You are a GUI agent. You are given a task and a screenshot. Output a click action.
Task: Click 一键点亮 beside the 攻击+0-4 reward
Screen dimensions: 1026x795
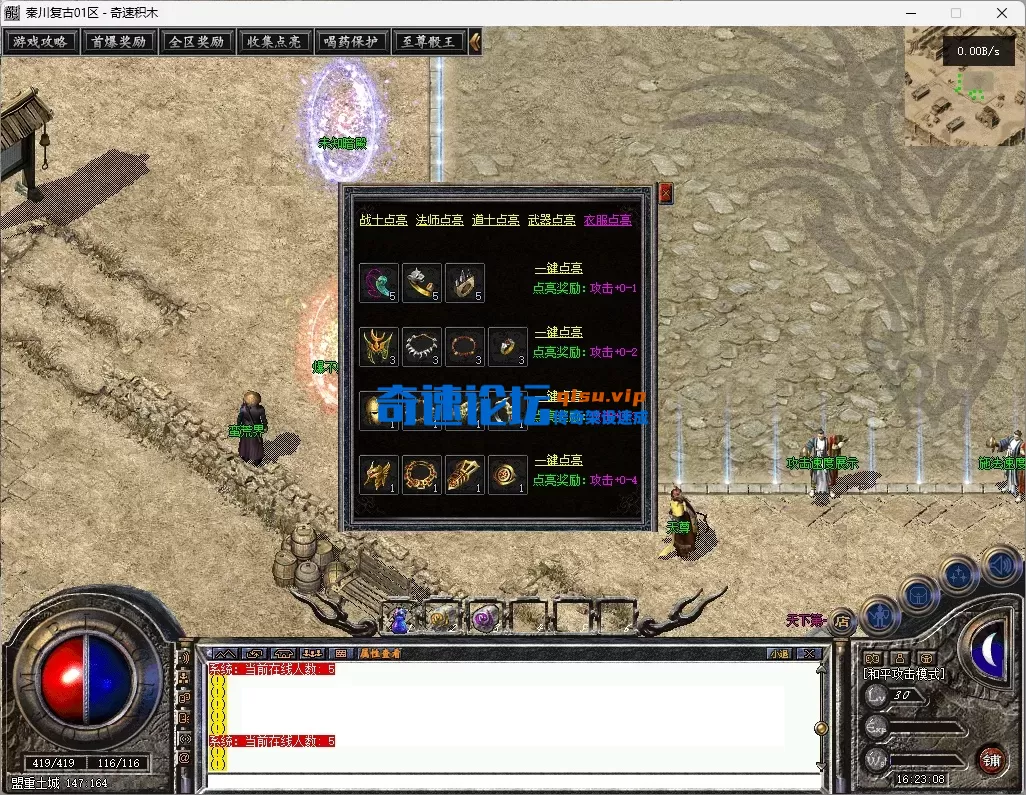[x=558, y=460]
